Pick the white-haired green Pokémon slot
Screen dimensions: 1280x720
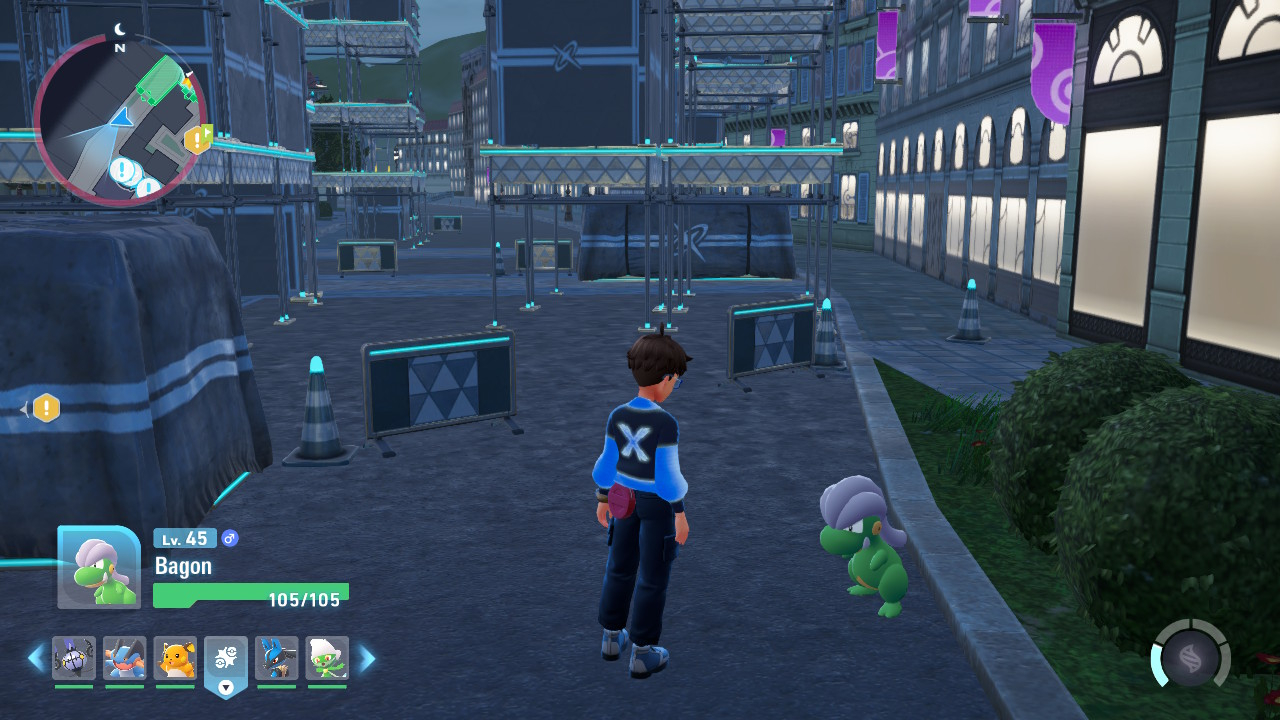pyautogui.click(x=327, y=658)
